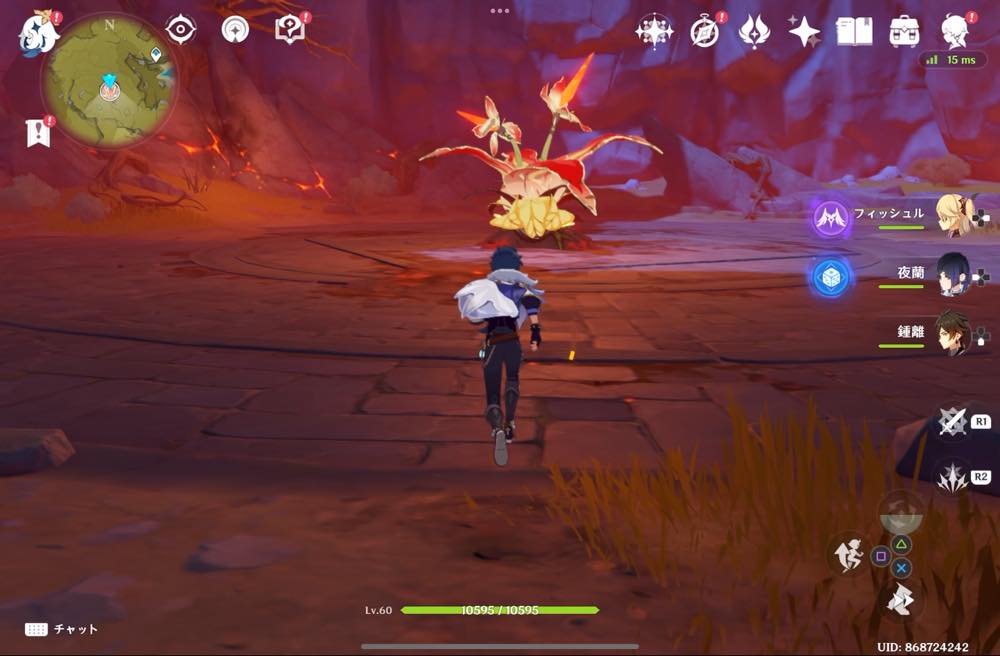Open the backpack inventory

(x=904, y=31)
